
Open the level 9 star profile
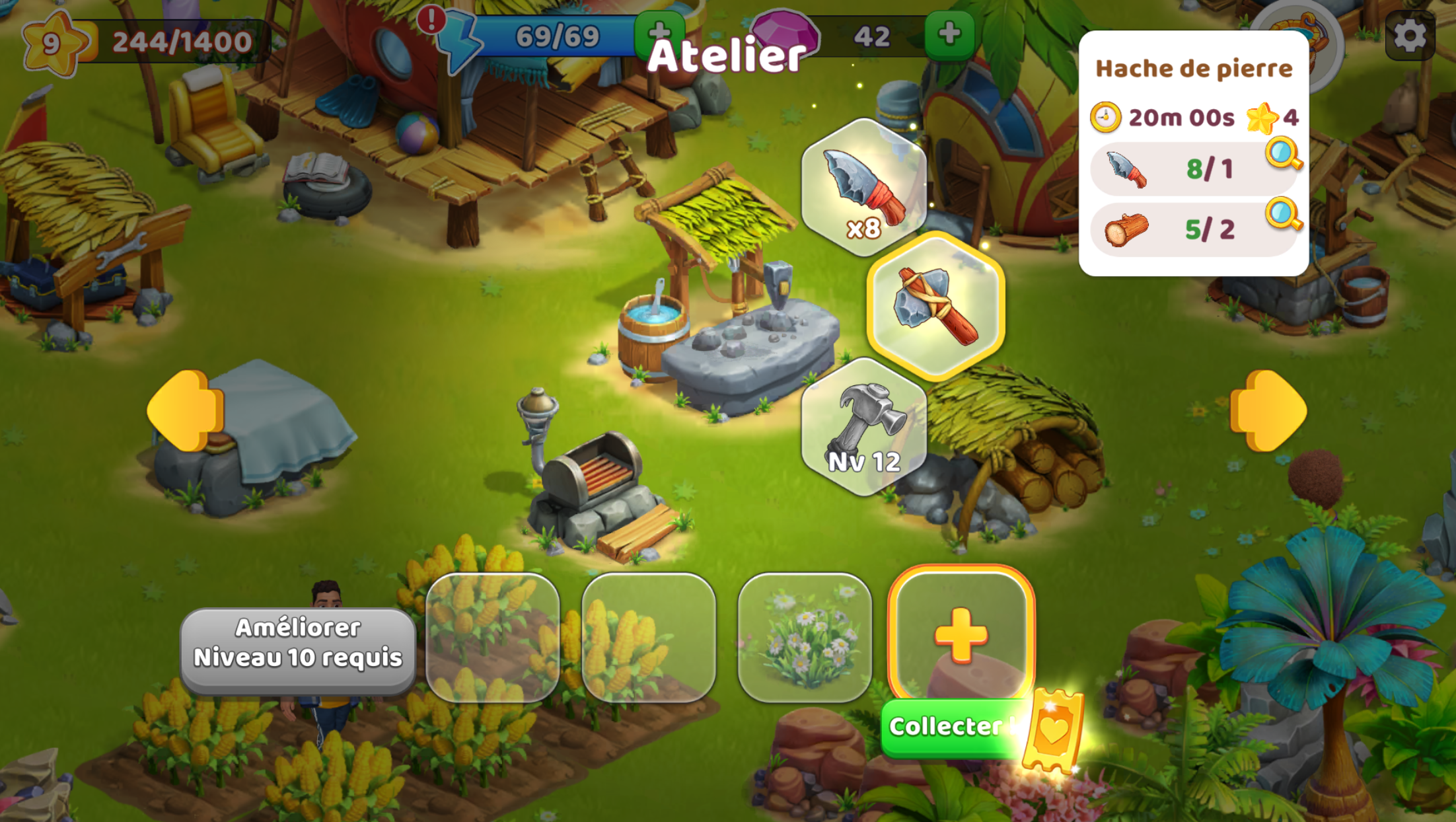pyautogui.click(x=53, y=43)
